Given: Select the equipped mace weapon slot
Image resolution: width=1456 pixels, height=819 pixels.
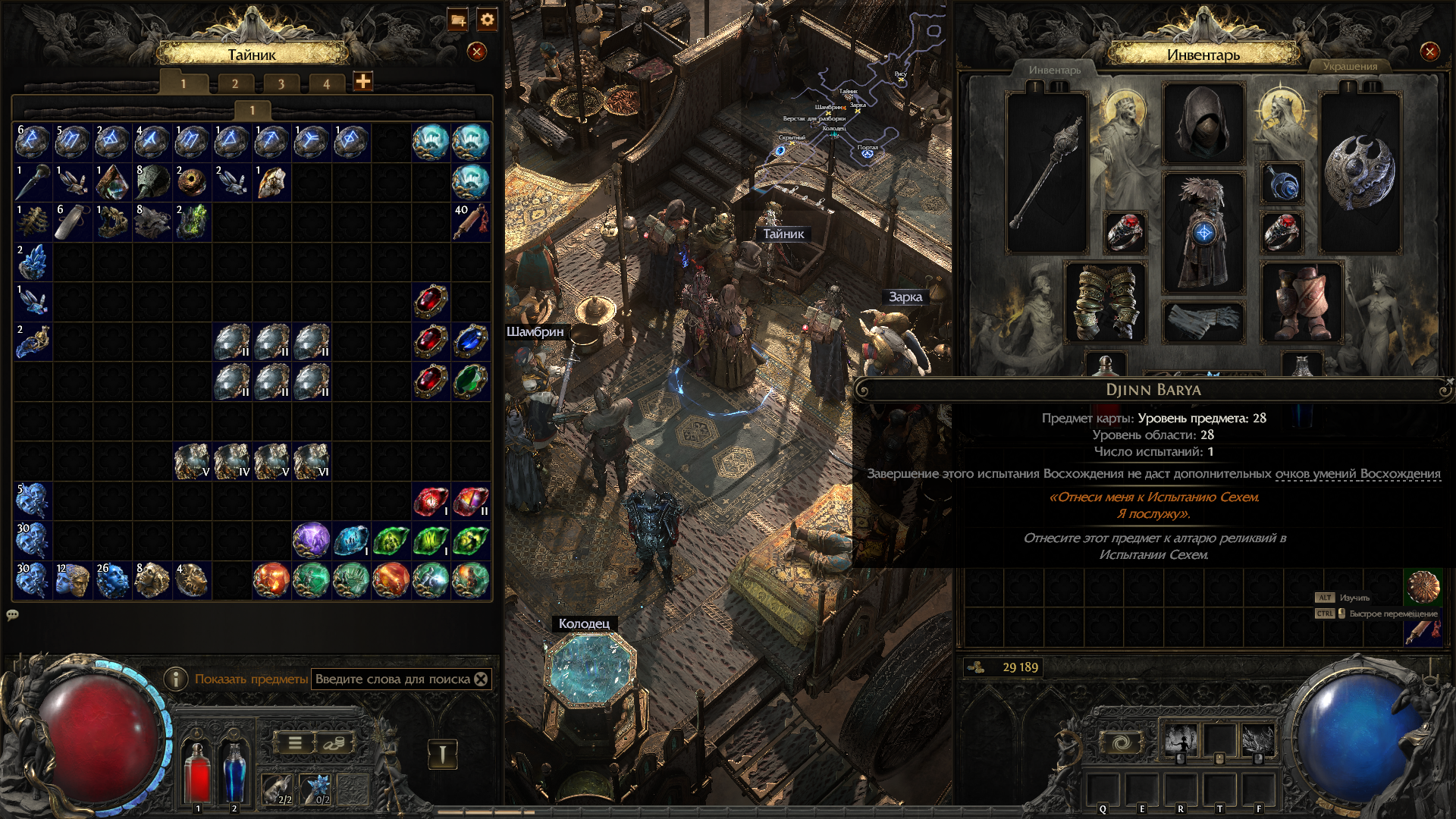Looking at the screenshot, I should [x=1046, y=174].
